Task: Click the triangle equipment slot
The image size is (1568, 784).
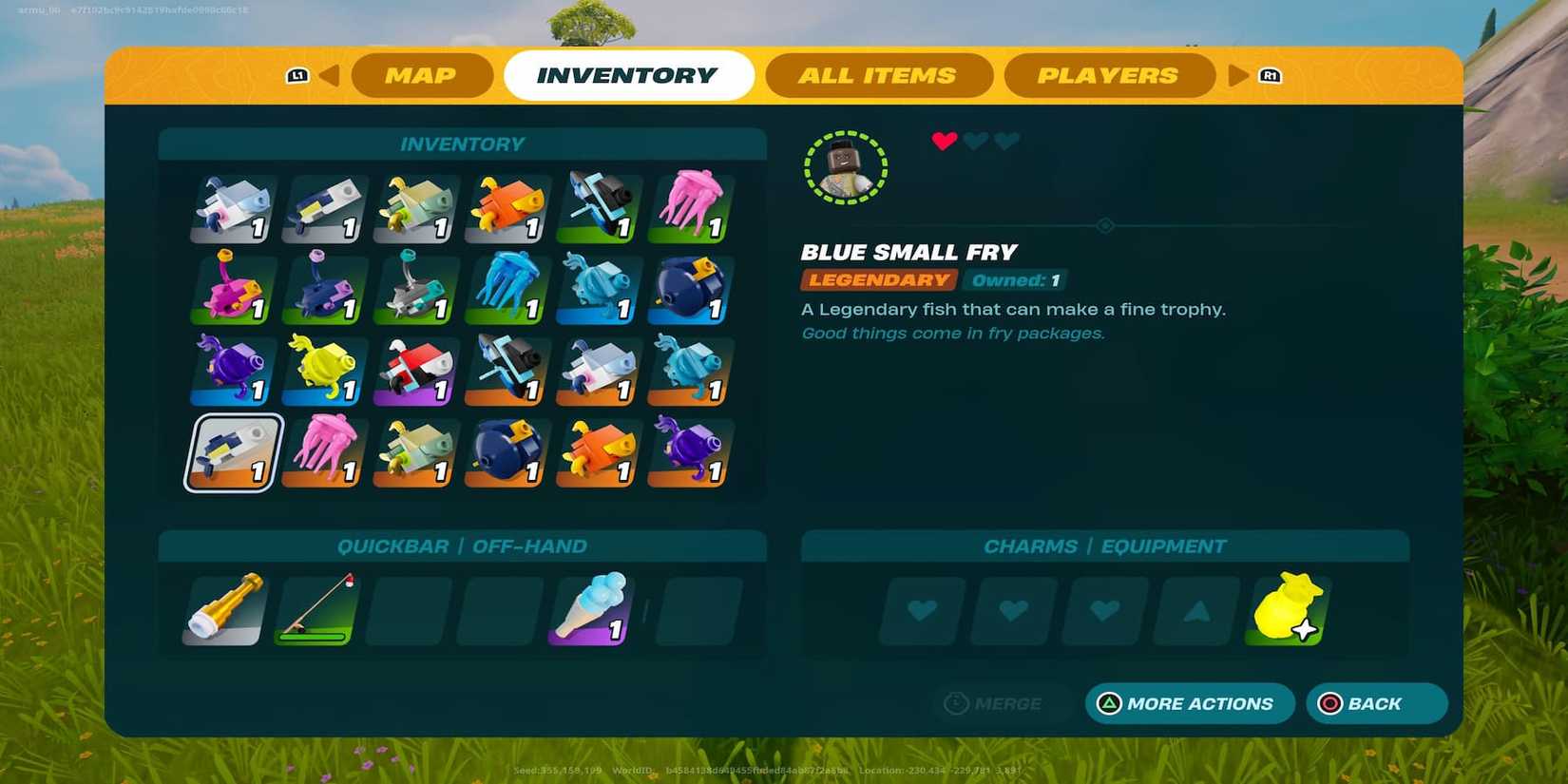Action: [x=1195, y=611]
